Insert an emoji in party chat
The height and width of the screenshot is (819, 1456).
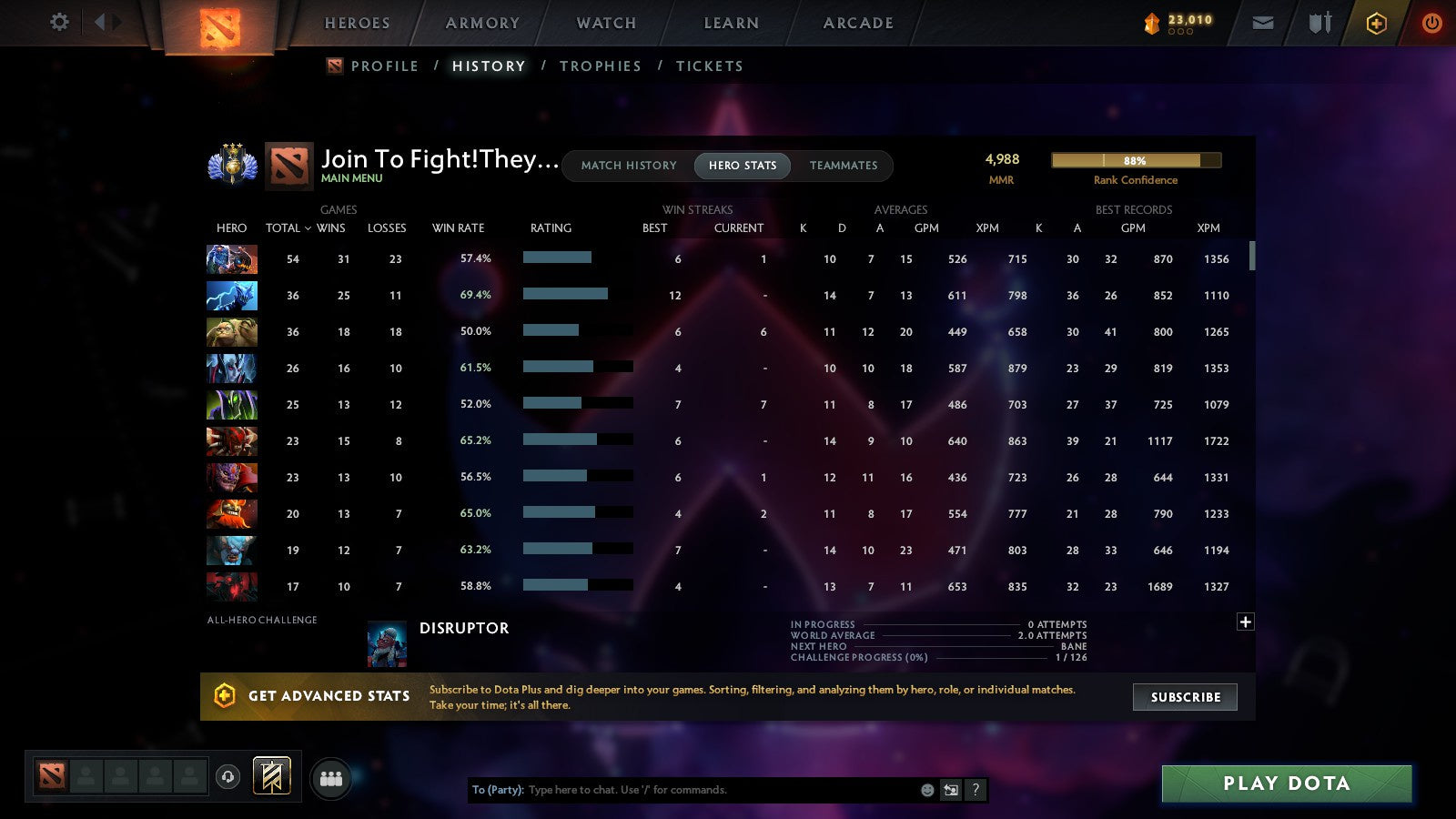pyautogui.click(x=925, y=790)
